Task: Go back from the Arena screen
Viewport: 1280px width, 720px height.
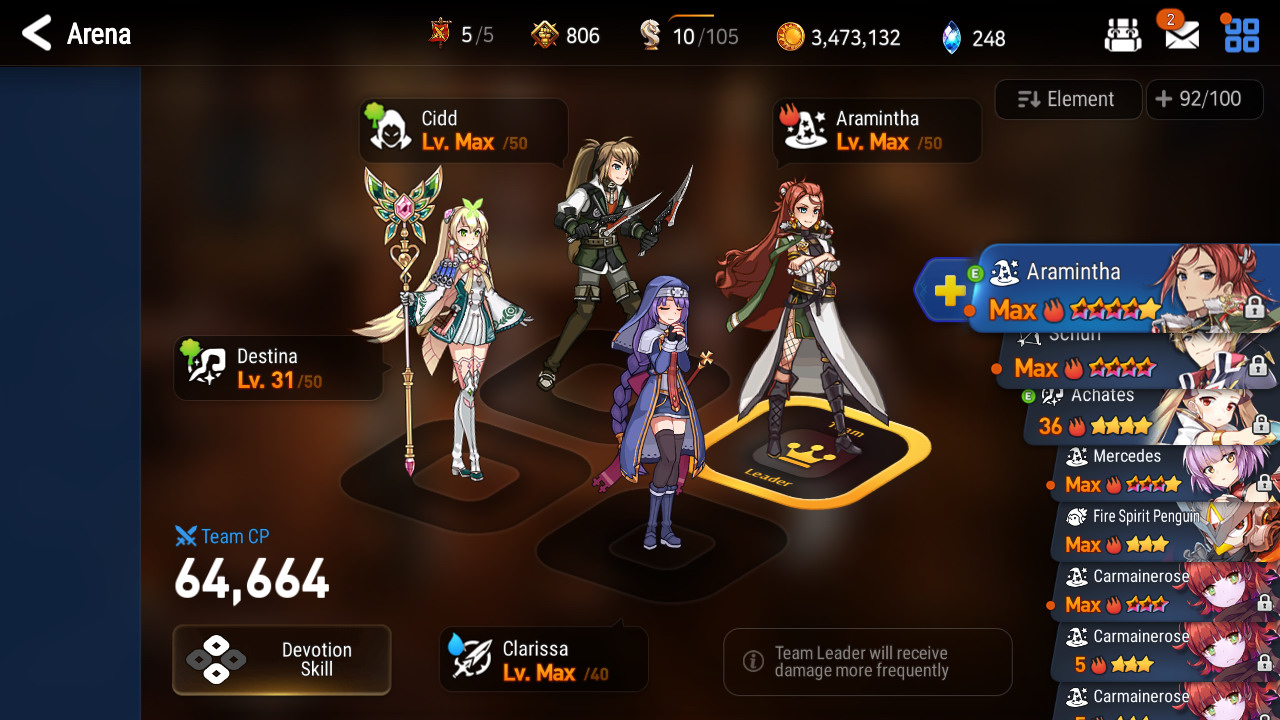Action: [x=37, y=34]
